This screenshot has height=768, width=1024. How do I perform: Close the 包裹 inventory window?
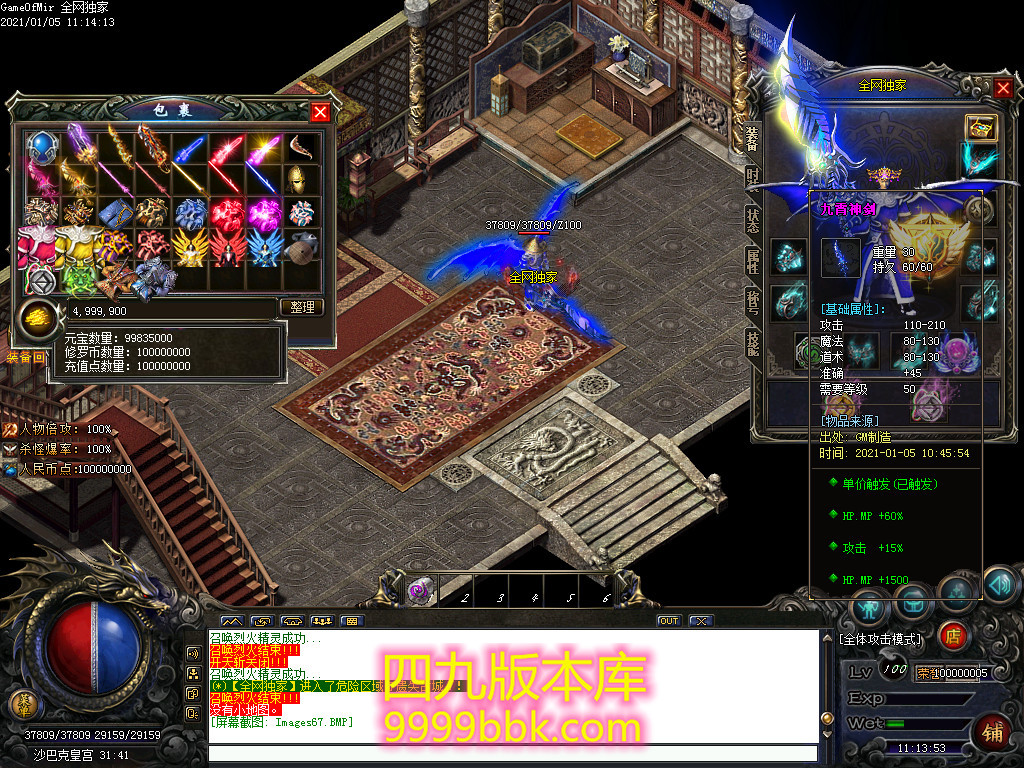point(320,112)
